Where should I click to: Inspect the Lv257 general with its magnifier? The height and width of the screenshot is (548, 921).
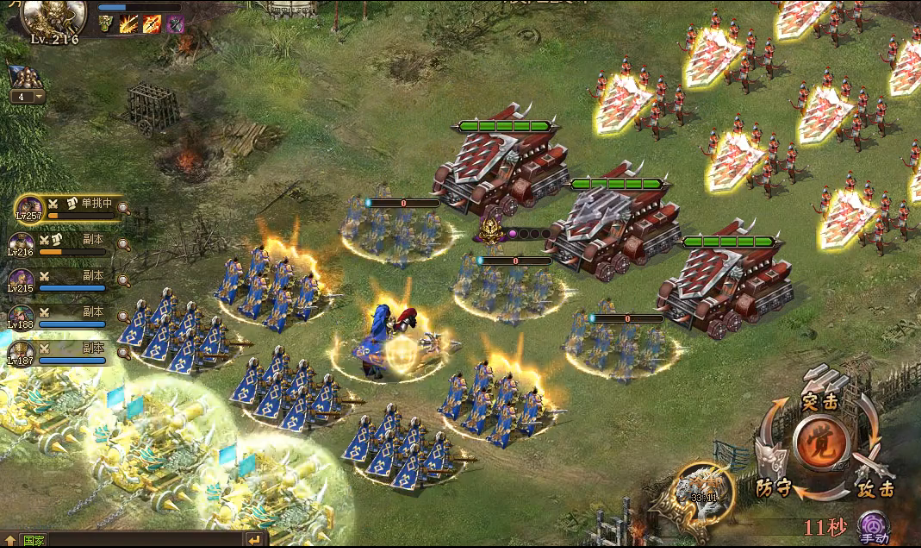(124, 208)
